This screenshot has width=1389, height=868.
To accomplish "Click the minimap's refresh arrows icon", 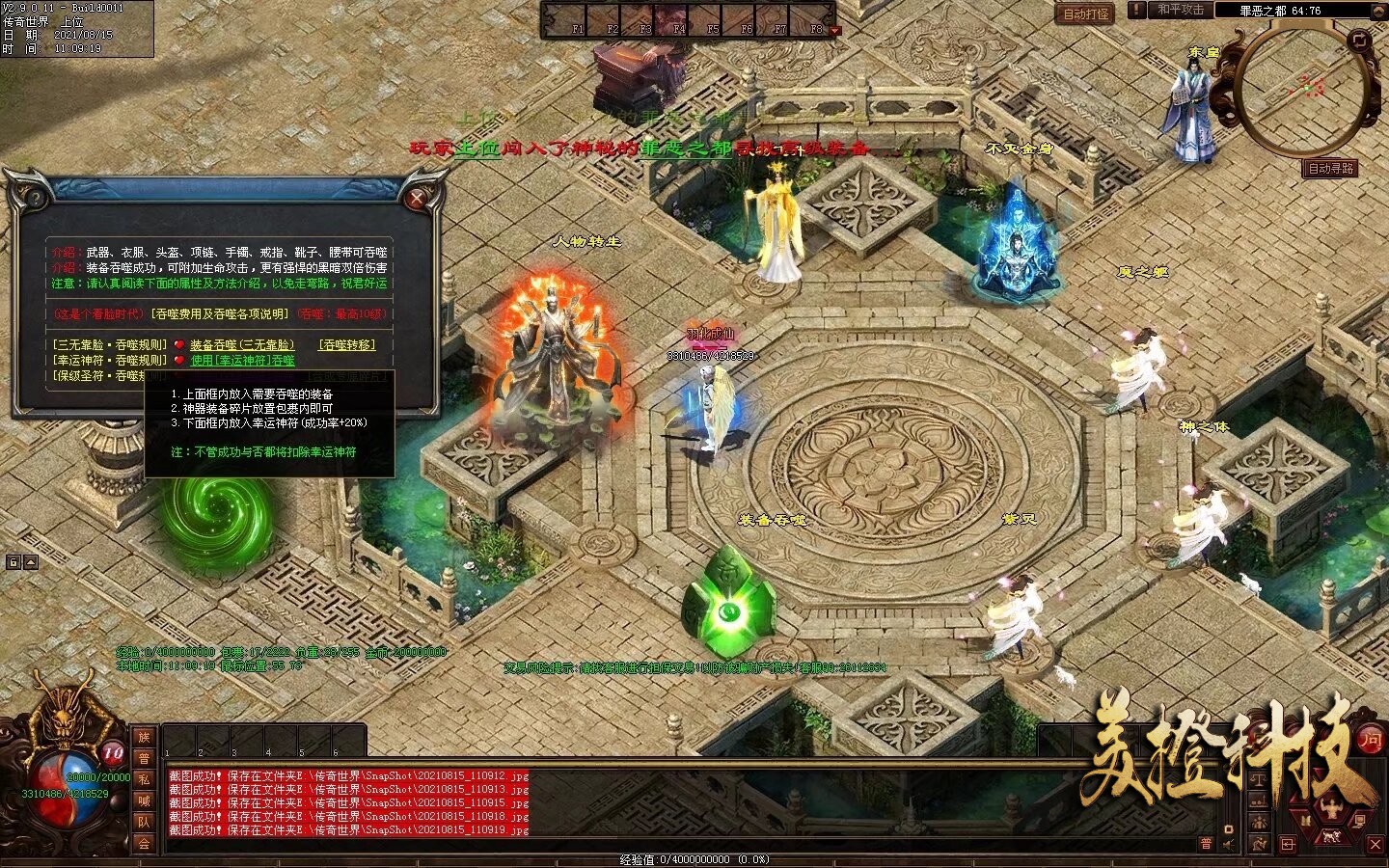I will click(x=1360, y=41).
